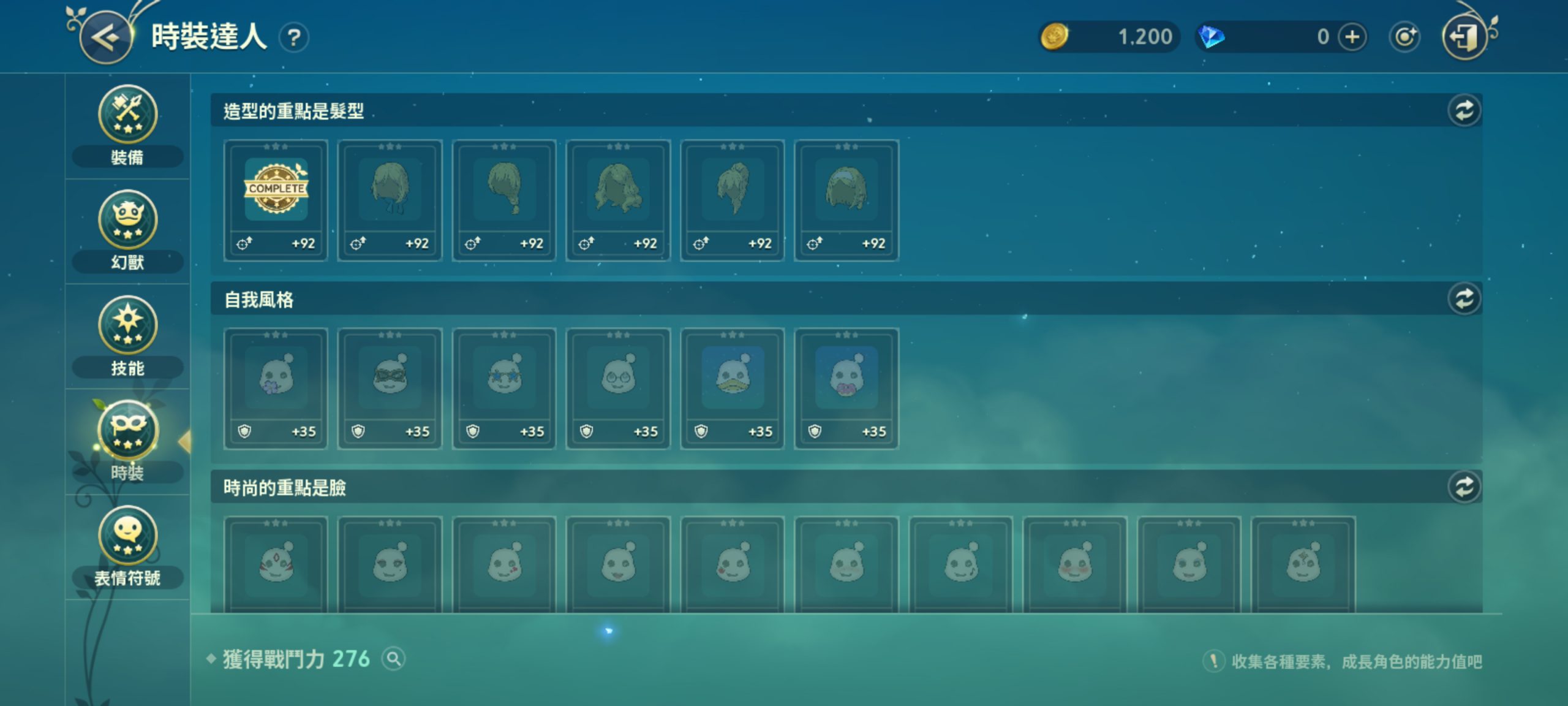Go back using the arrow button
Viewport: 1568px width, 706px height.
[x=106, y=38]
